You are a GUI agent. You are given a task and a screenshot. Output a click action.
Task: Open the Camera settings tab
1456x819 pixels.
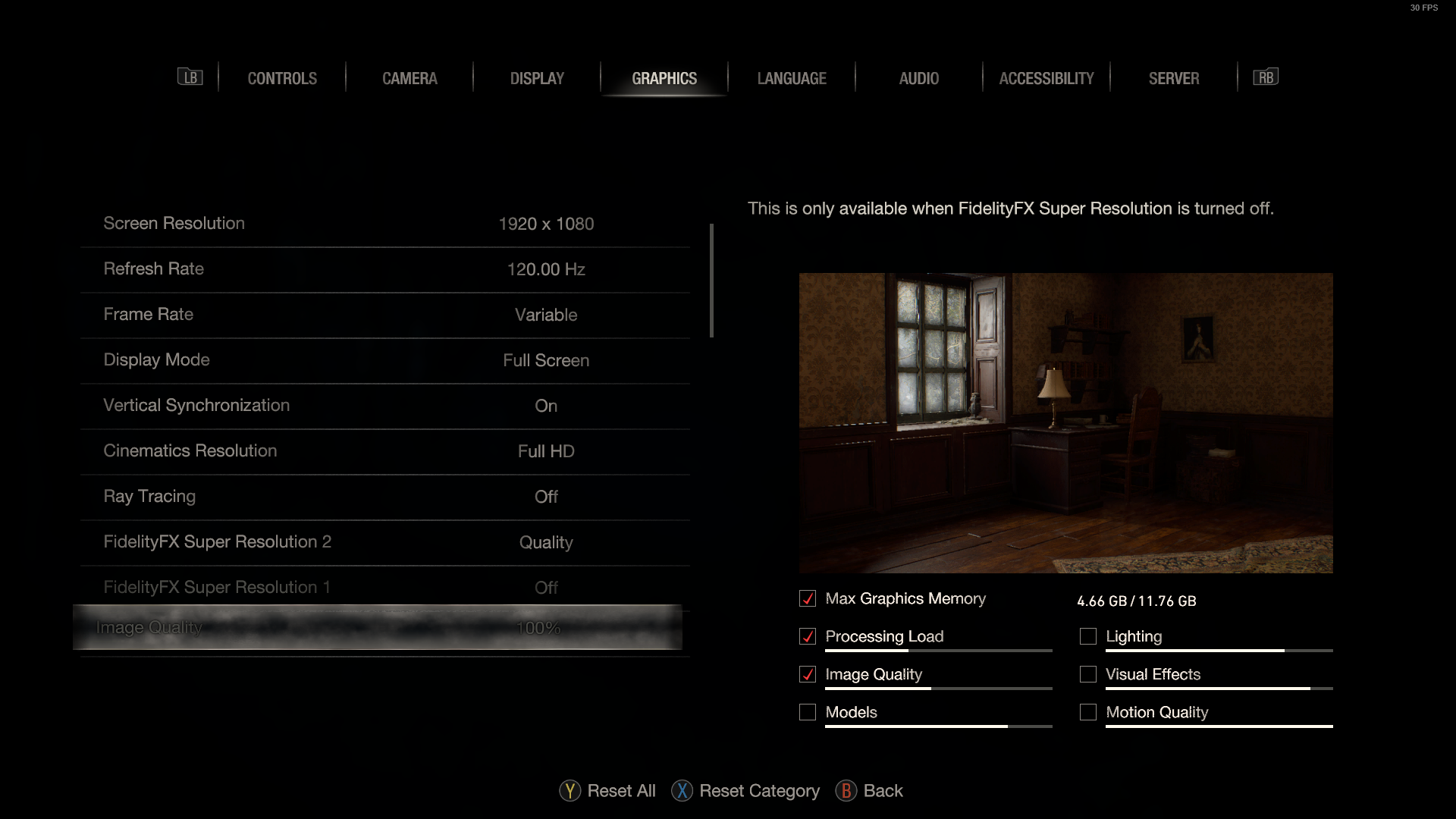[x=409, y=78]
